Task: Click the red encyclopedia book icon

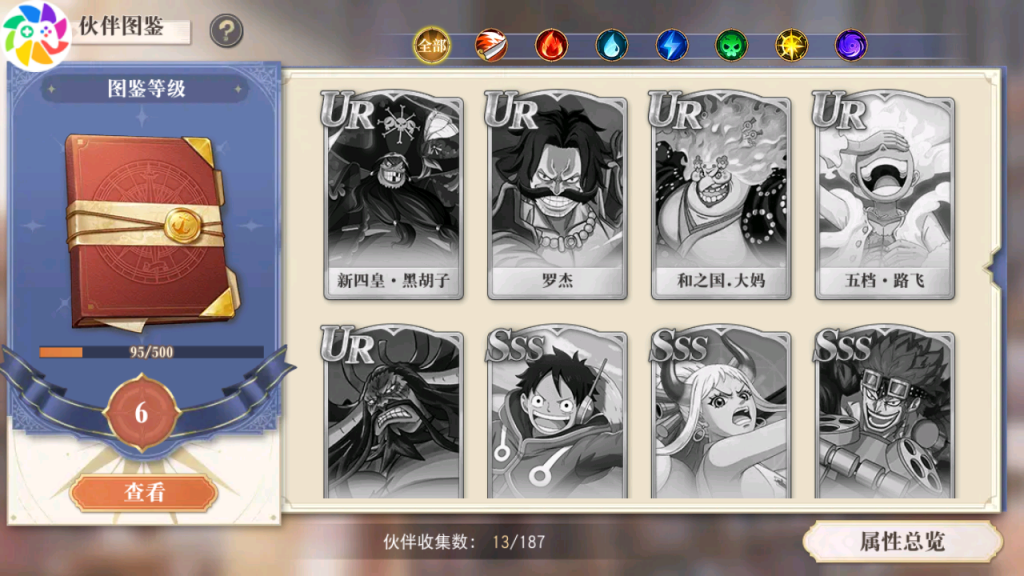Action: pyautogui.click(x=150, y=230)
